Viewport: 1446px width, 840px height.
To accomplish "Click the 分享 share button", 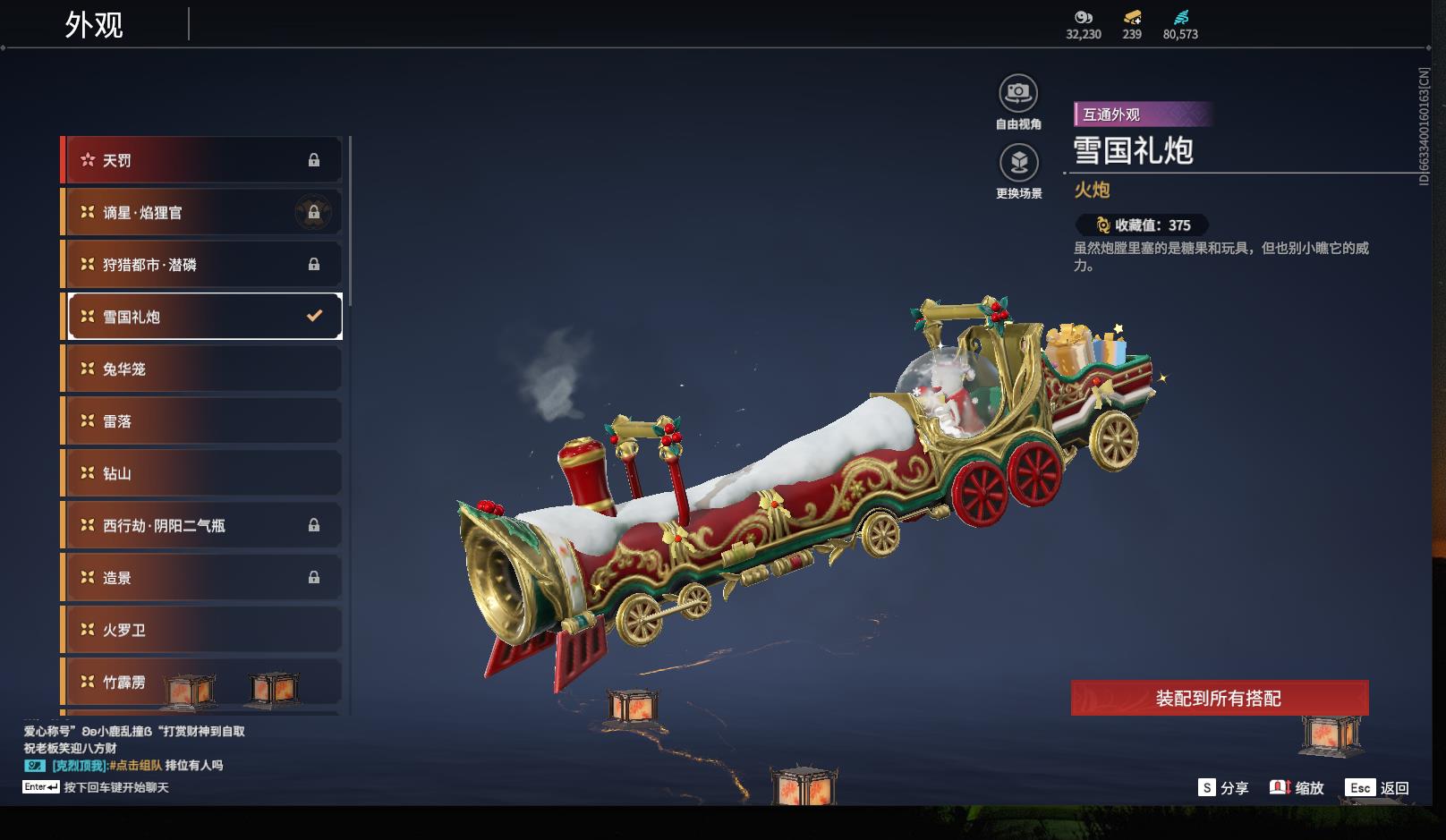I will click(1223, 787).
